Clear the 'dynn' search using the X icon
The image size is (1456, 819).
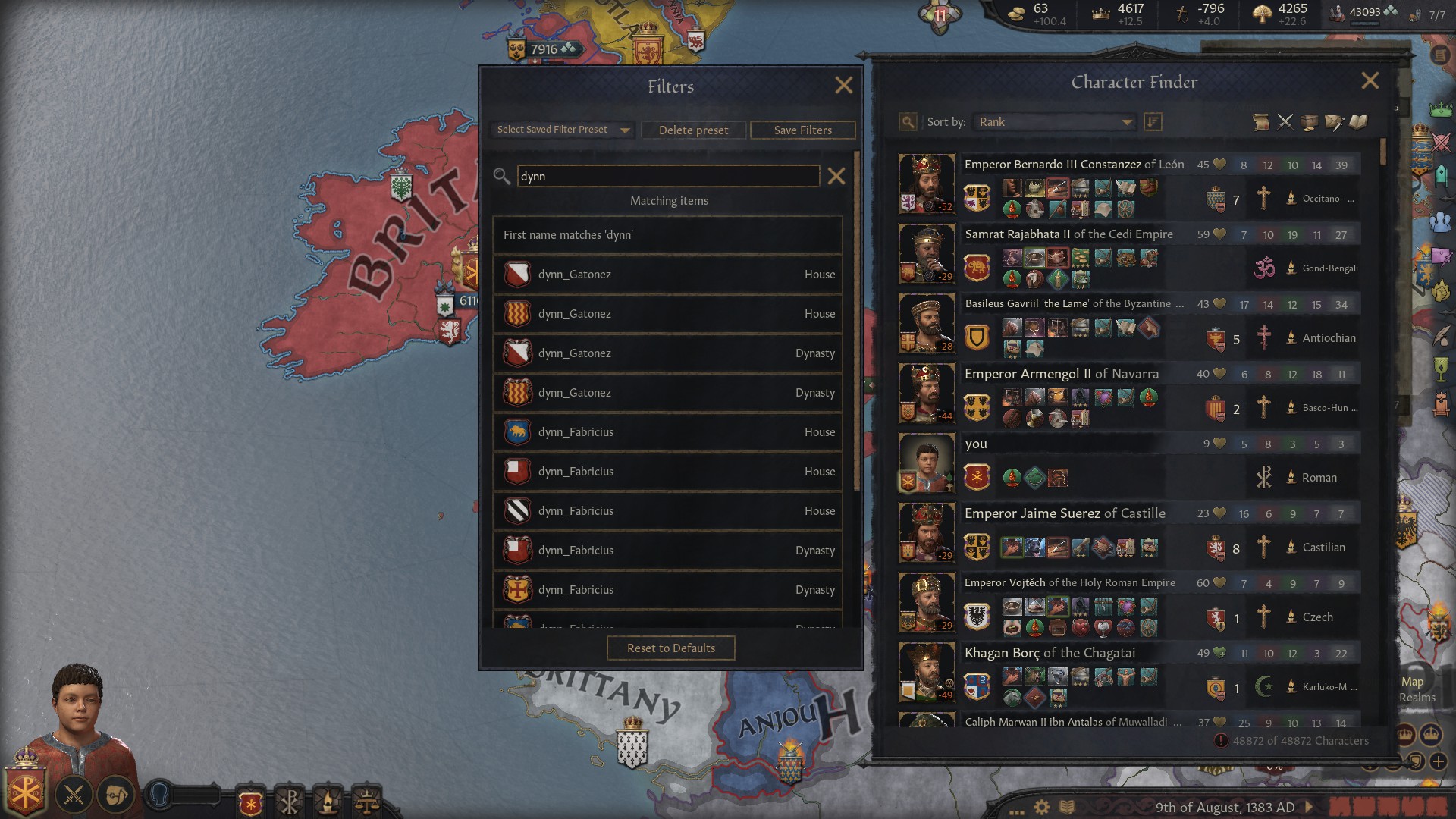tap(836, 176)
